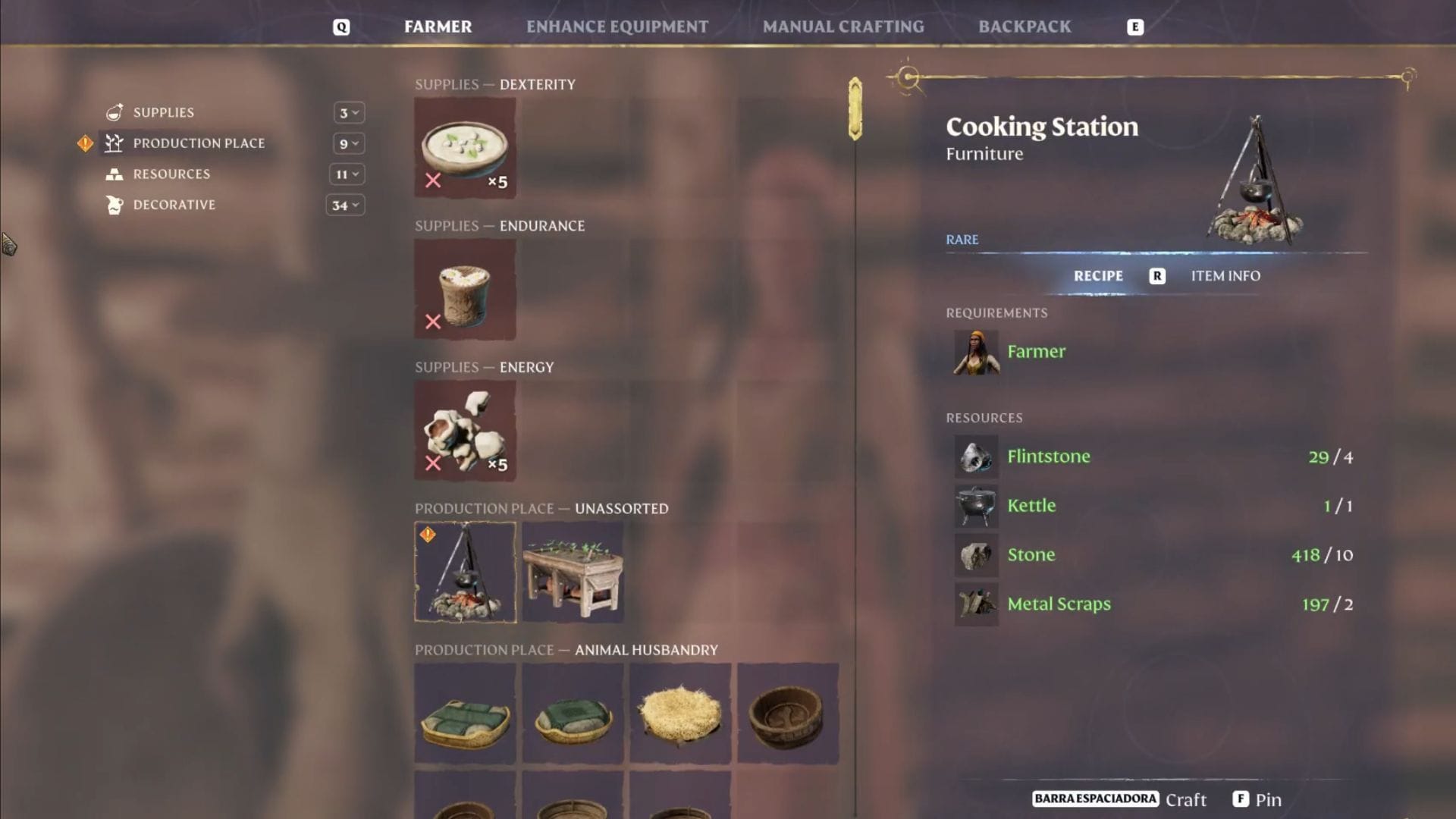Expand the Resources category dropdown
Viewport: 1456px width, 819px height.
347,174
